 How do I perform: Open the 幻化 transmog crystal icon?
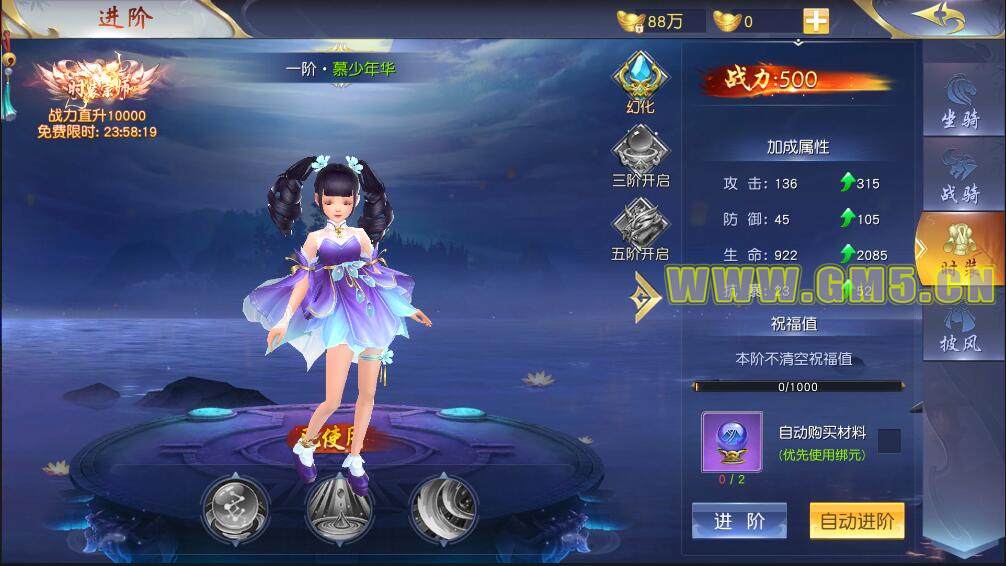pos(640,80)
